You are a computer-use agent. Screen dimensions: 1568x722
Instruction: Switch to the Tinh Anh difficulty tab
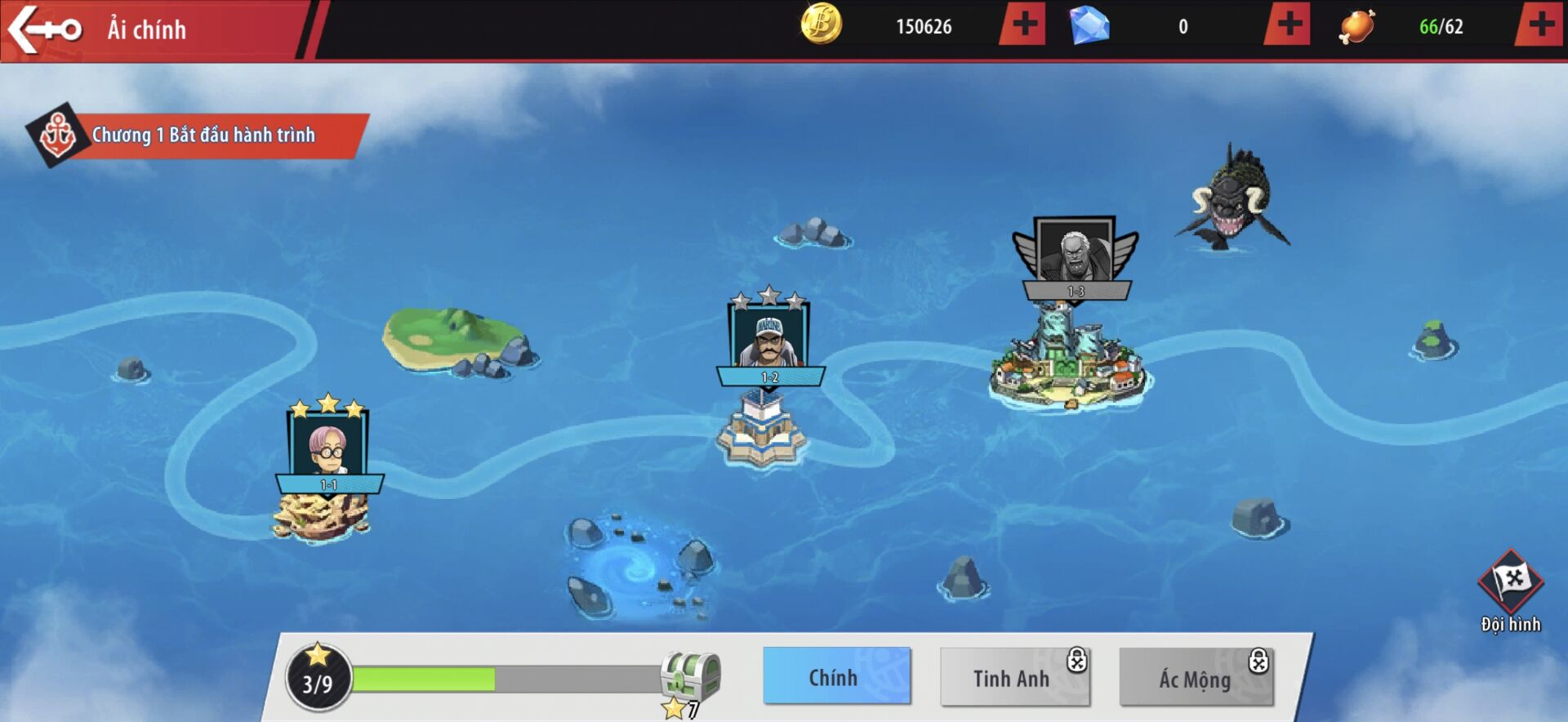[1013, 678]
